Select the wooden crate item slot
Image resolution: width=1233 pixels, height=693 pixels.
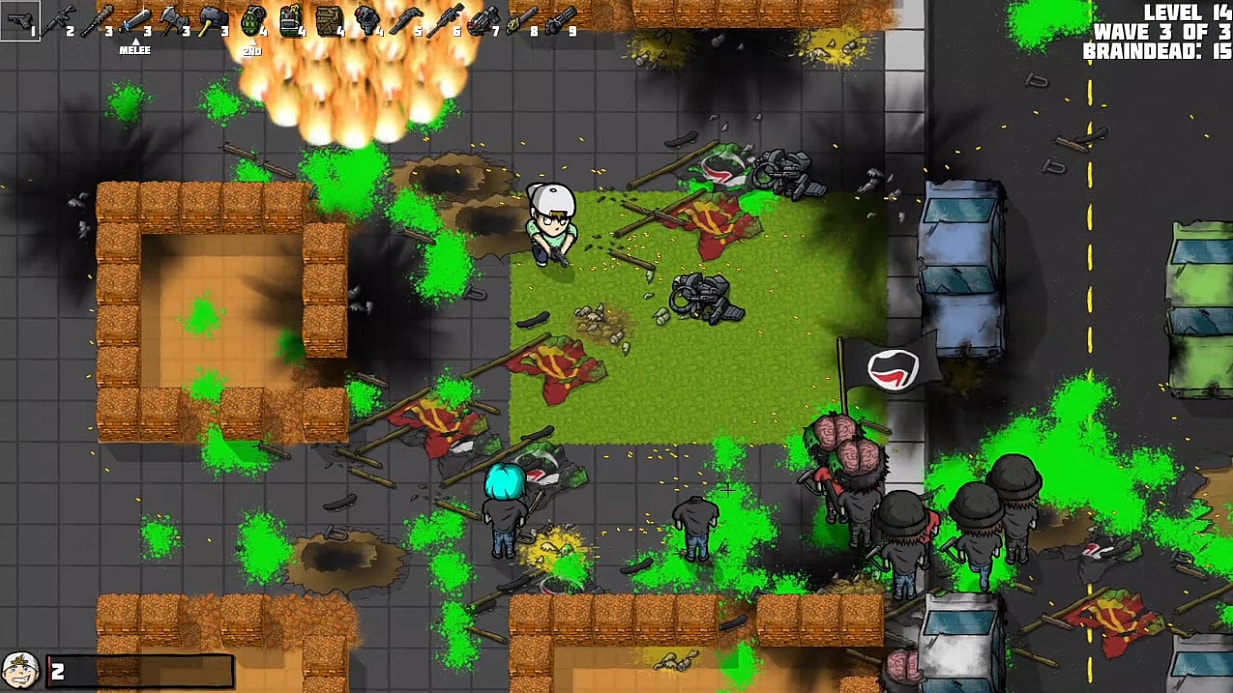(329, 20)
